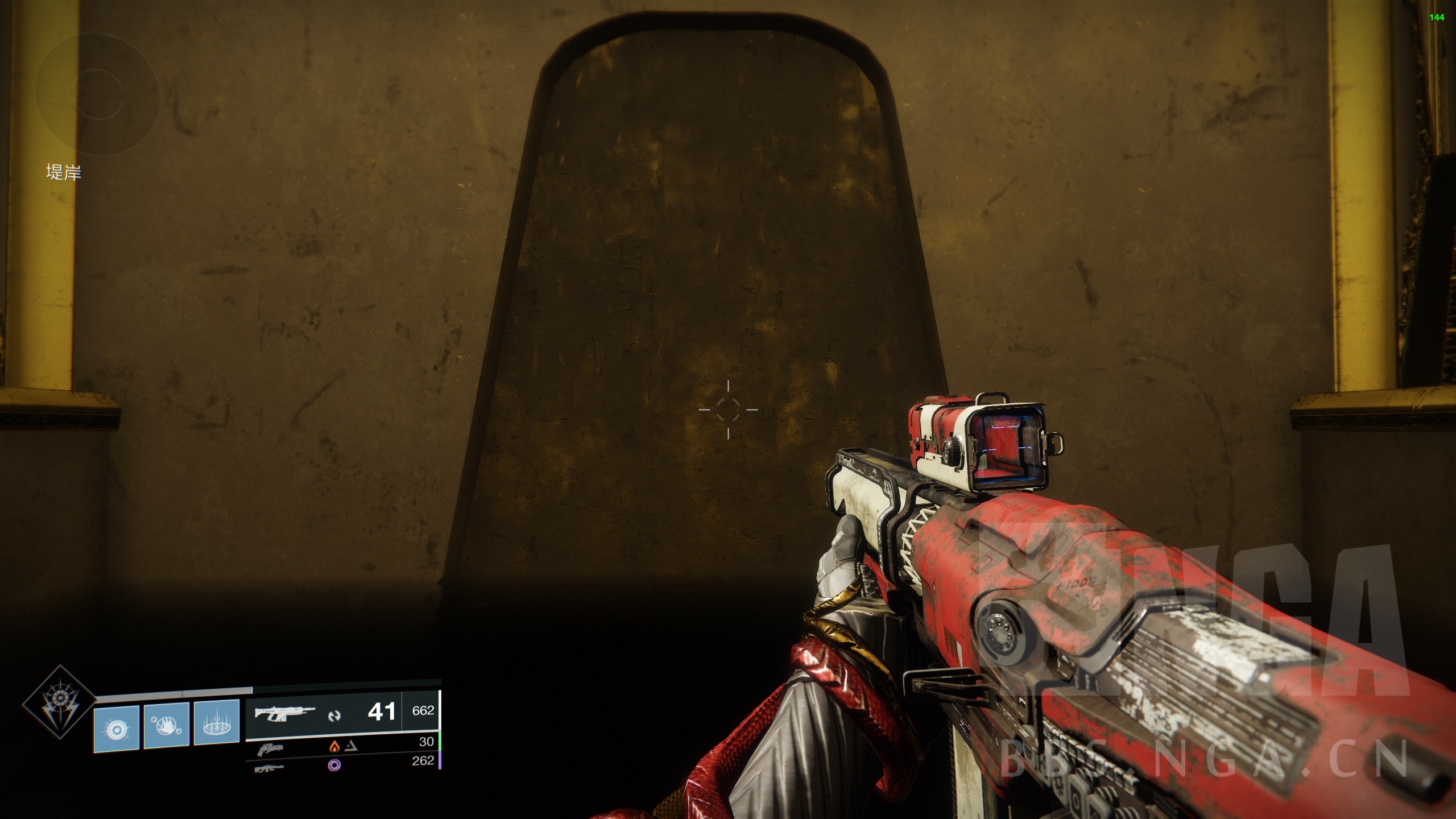Select the super ability diamond emblem
The height and width of the screenshot is (819, 1456).
(59, 702)
